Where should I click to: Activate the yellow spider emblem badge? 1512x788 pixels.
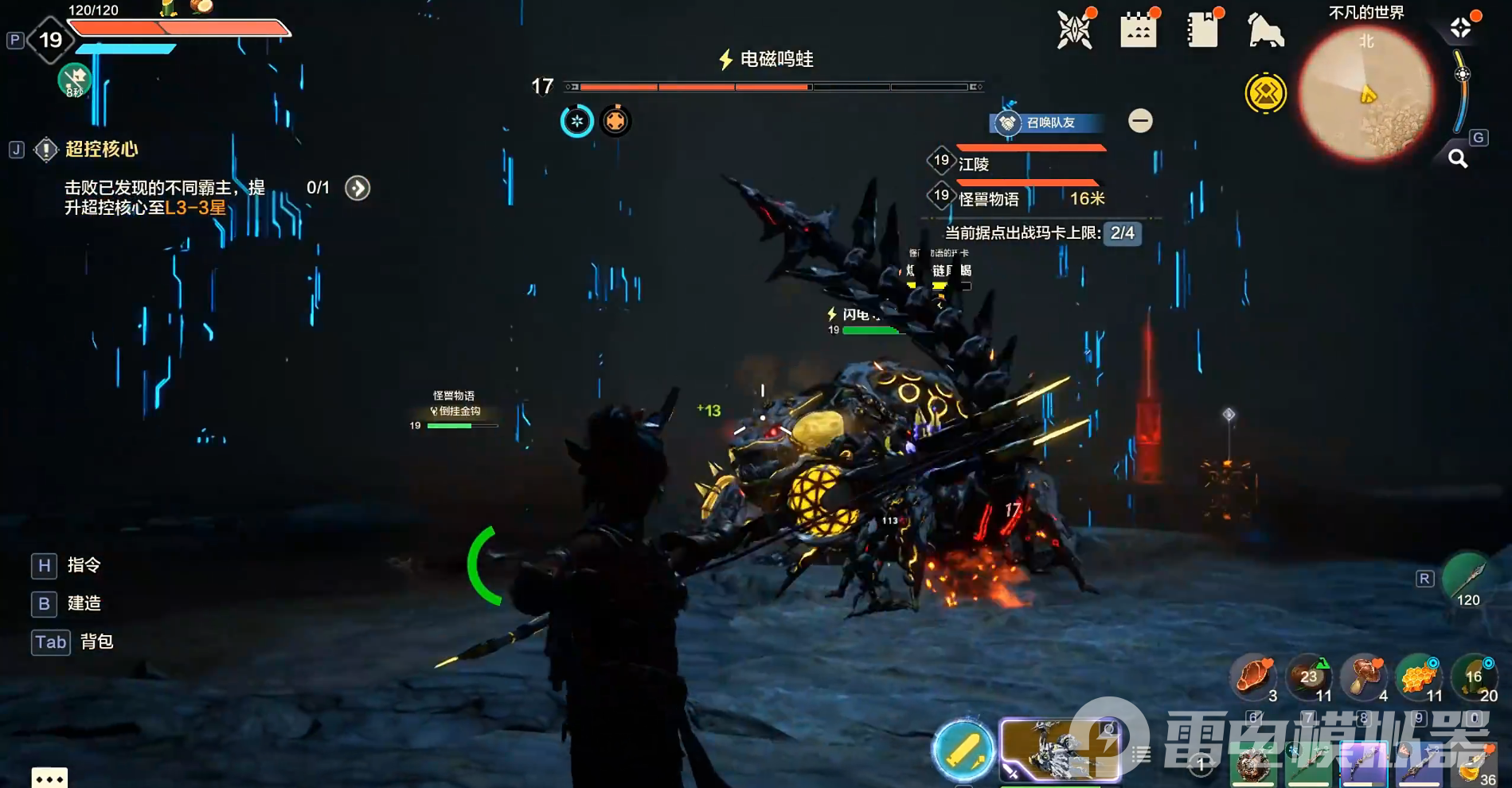pyautogui.click(x=1265, y=94)
